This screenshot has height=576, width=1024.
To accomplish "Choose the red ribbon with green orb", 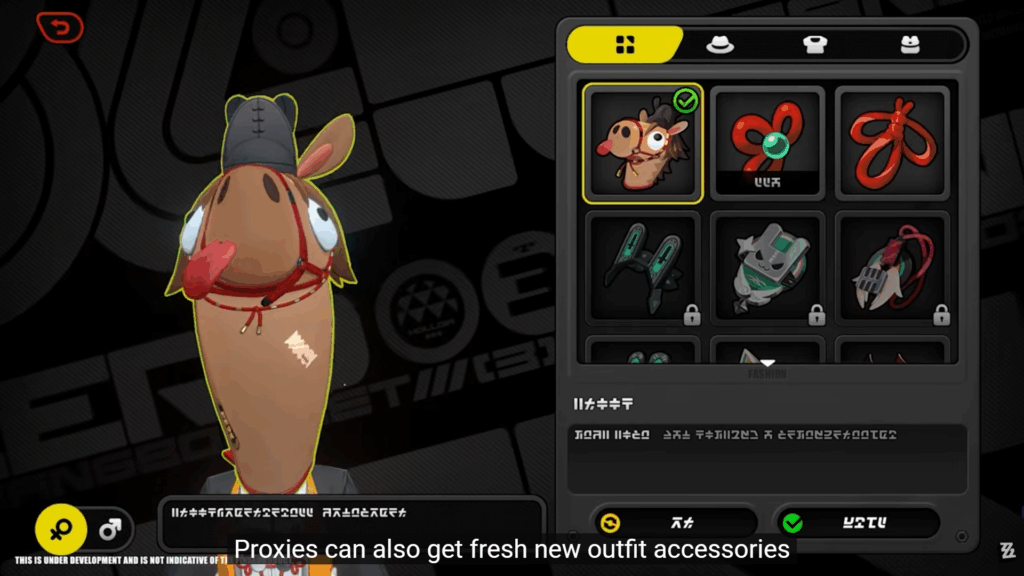I will click(x=767, y=143).
